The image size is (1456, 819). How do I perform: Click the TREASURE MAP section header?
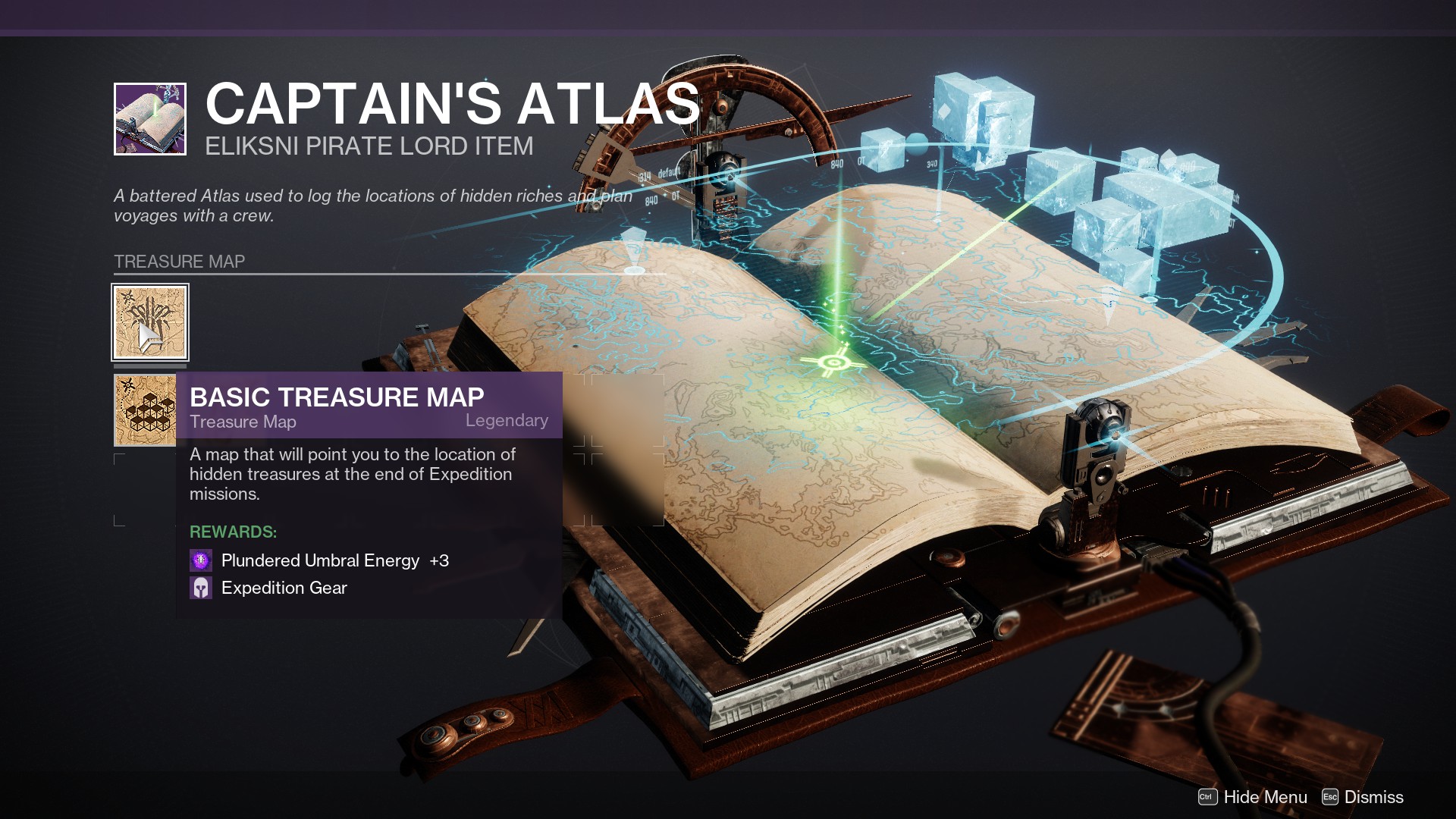(180, 262)
